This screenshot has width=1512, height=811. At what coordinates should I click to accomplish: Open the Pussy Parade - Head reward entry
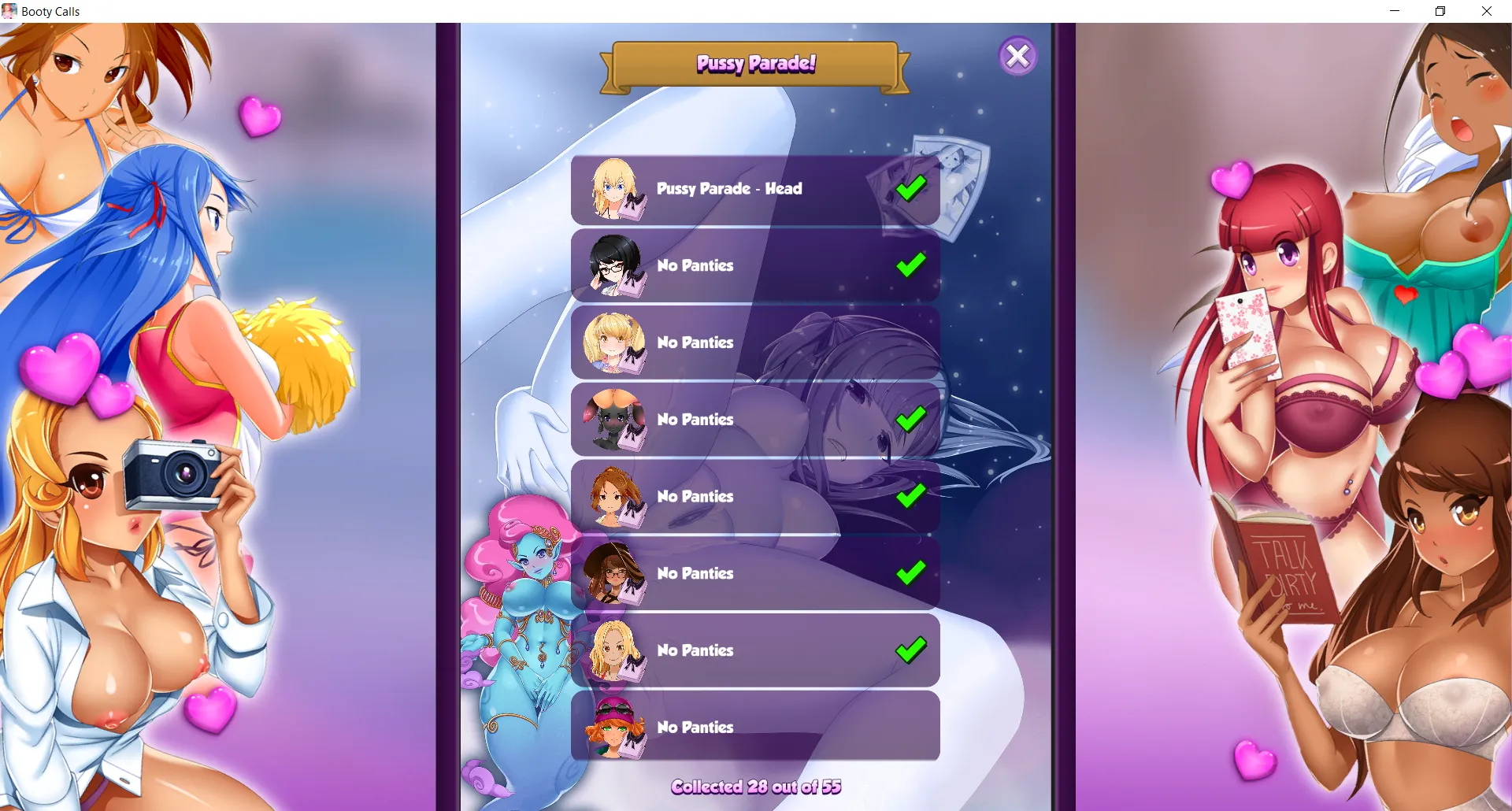756,189
